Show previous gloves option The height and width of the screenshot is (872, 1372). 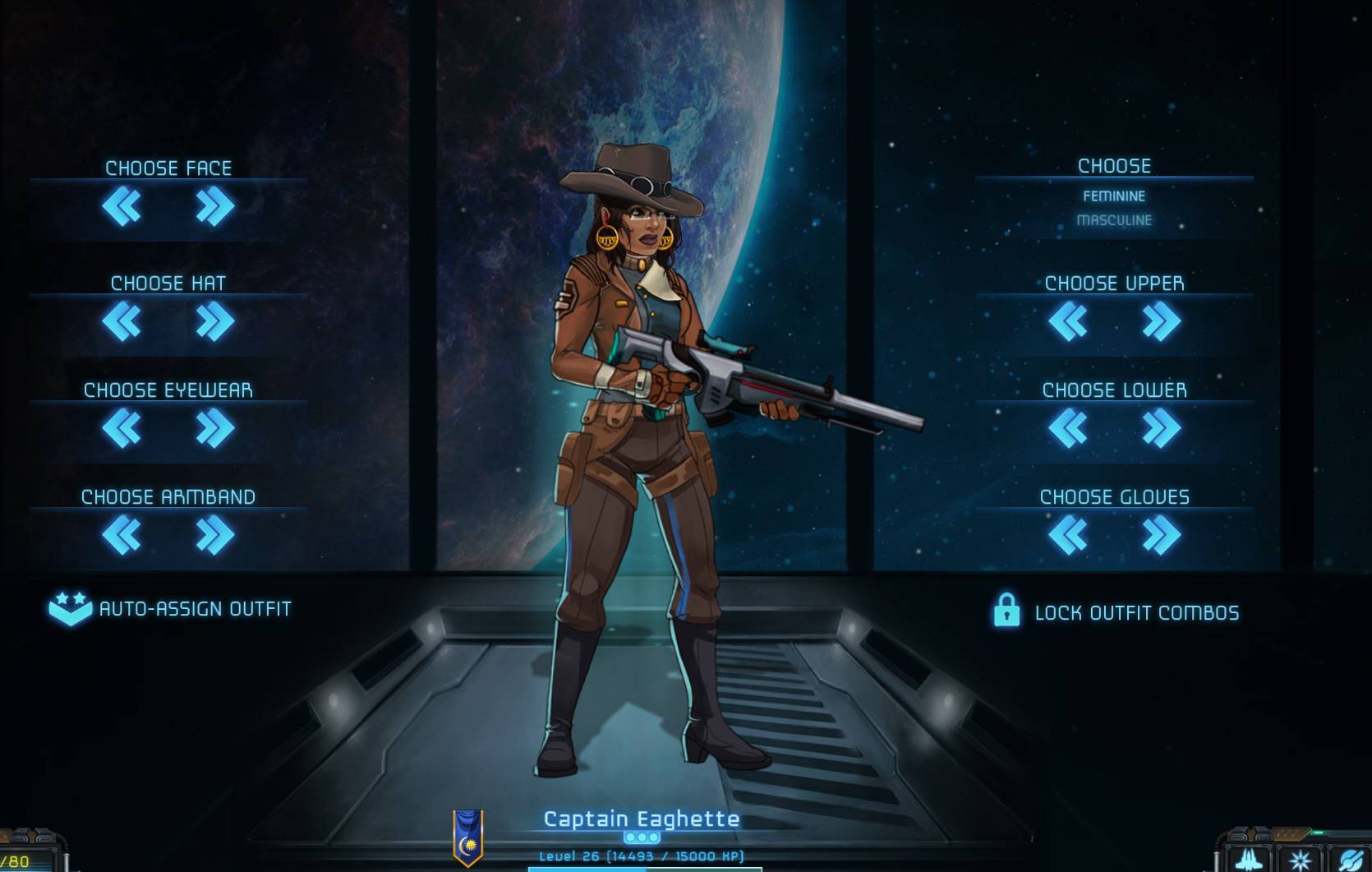tap(1068, 535)
